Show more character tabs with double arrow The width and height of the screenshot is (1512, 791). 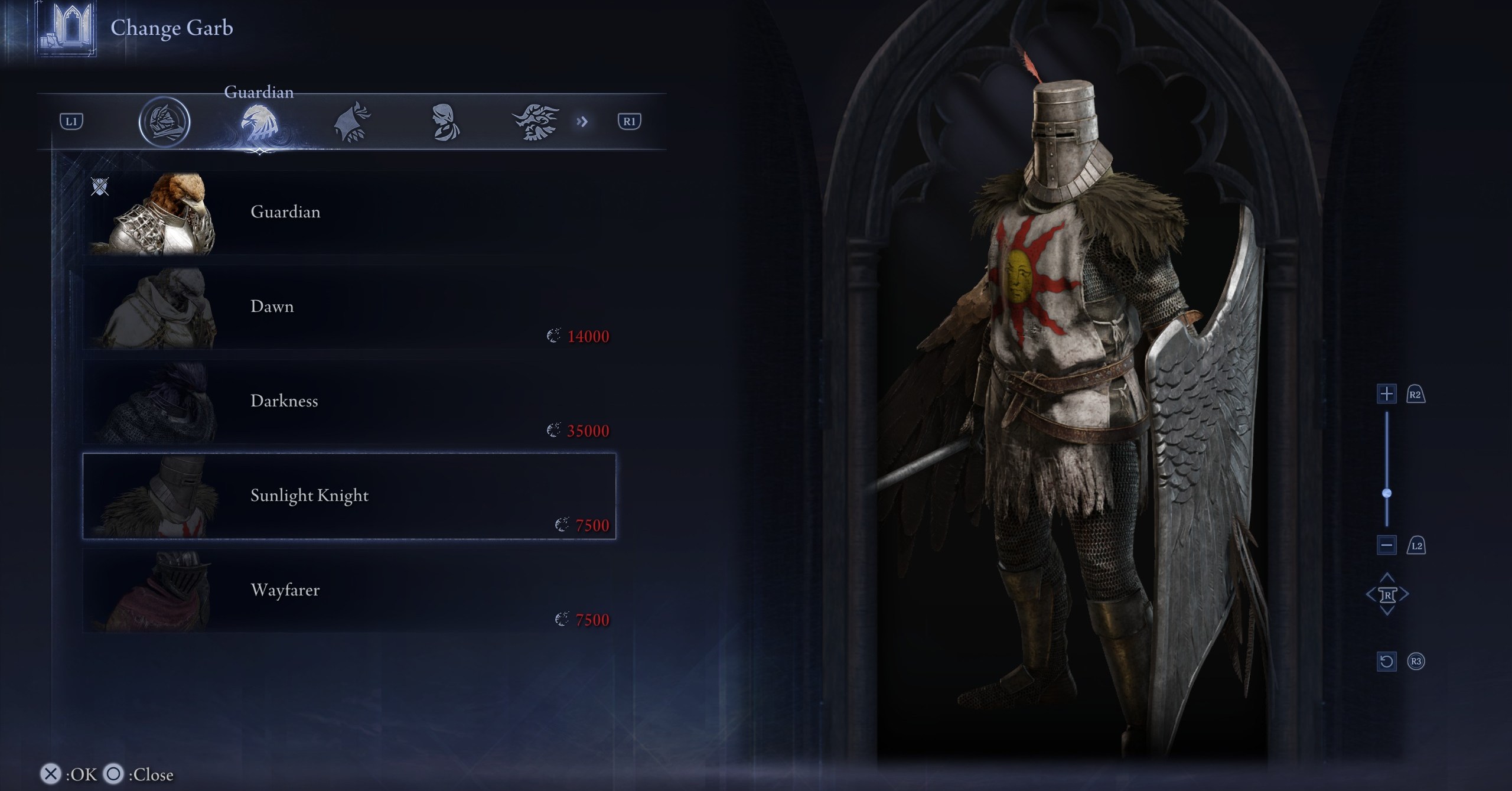(x=582, y=122)
